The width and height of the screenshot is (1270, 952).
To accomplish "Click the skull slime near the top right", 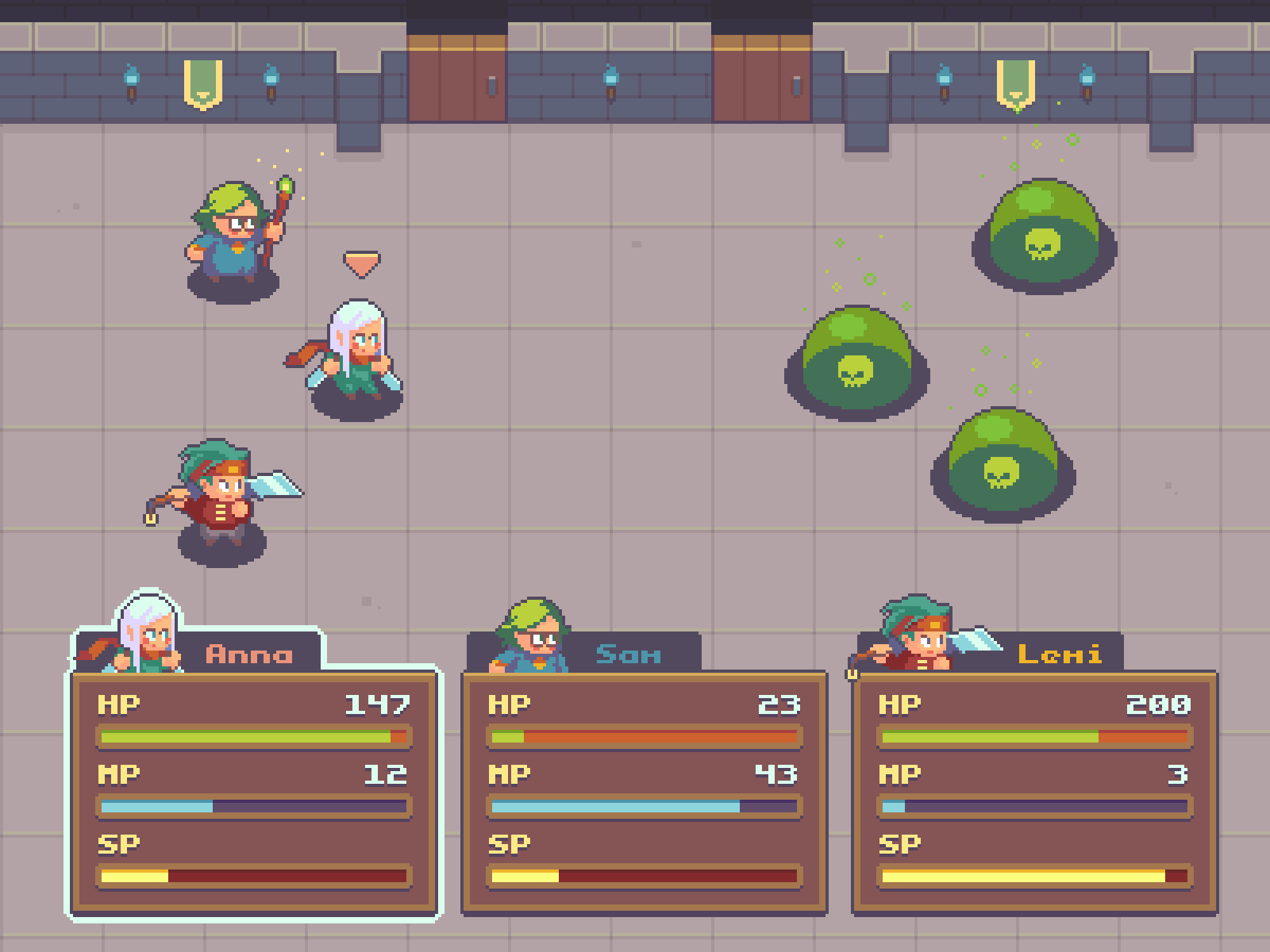I will coord(1044,238).
